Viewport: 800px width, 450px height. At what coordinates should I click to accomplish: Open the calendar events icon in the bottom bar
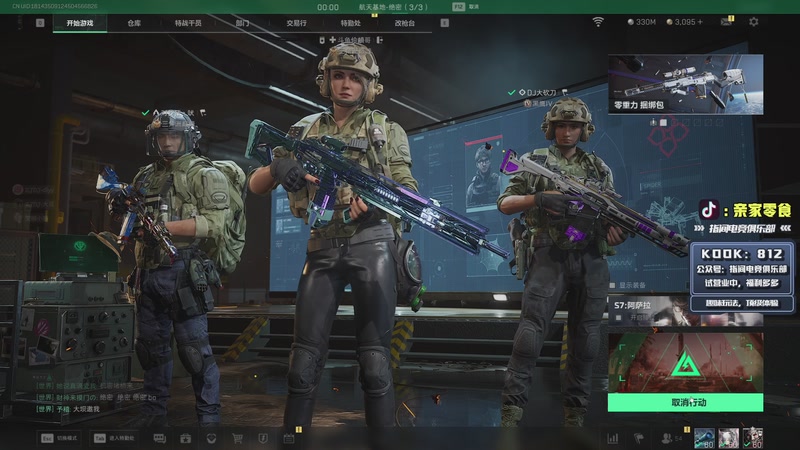288,438
